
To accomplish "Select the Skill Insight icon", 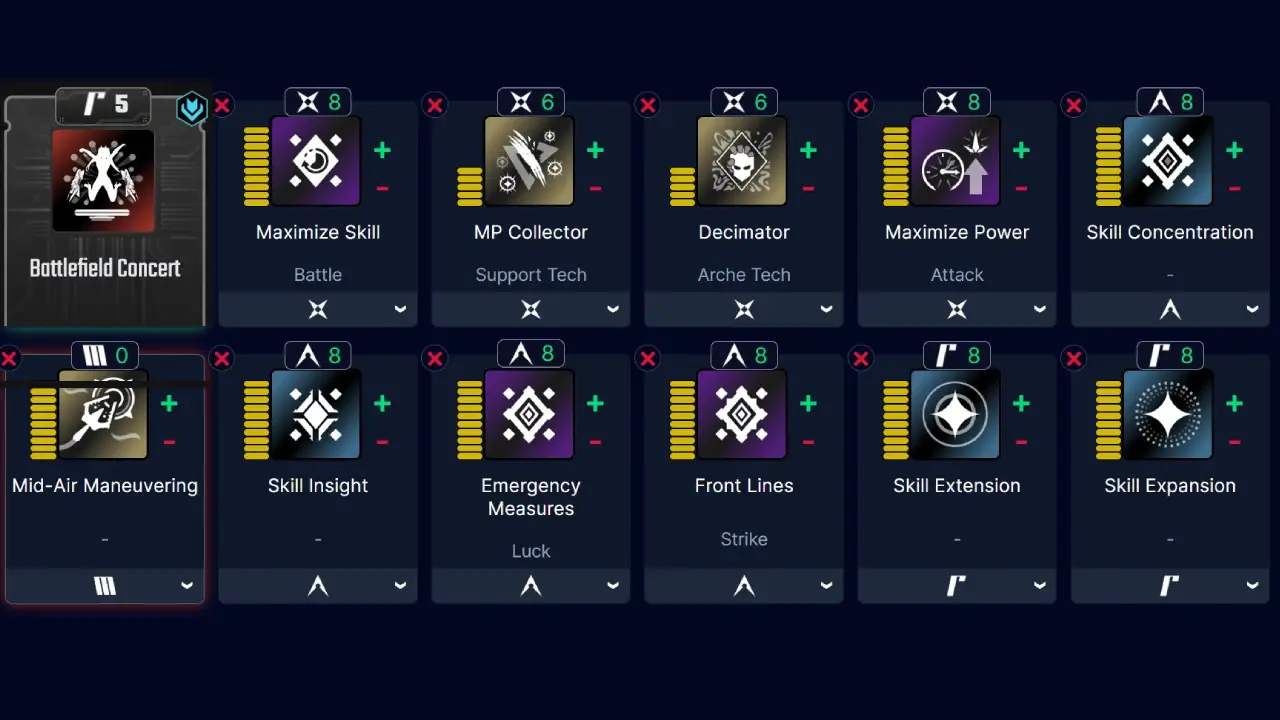I will click(317, 415).
